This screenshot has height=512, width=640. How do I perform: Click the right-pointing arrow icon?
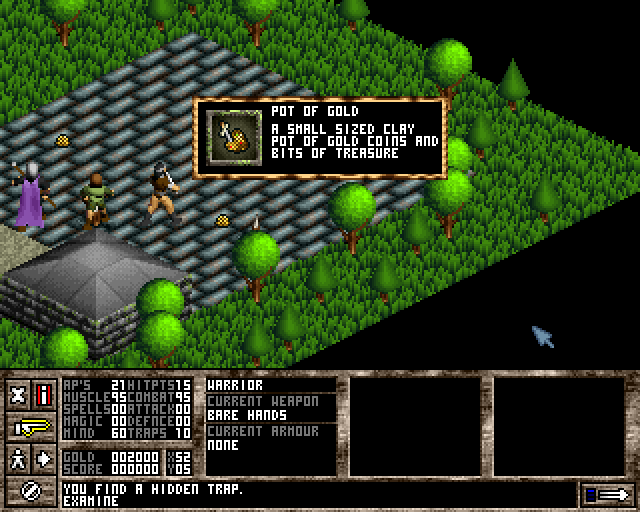coord(44,459)
